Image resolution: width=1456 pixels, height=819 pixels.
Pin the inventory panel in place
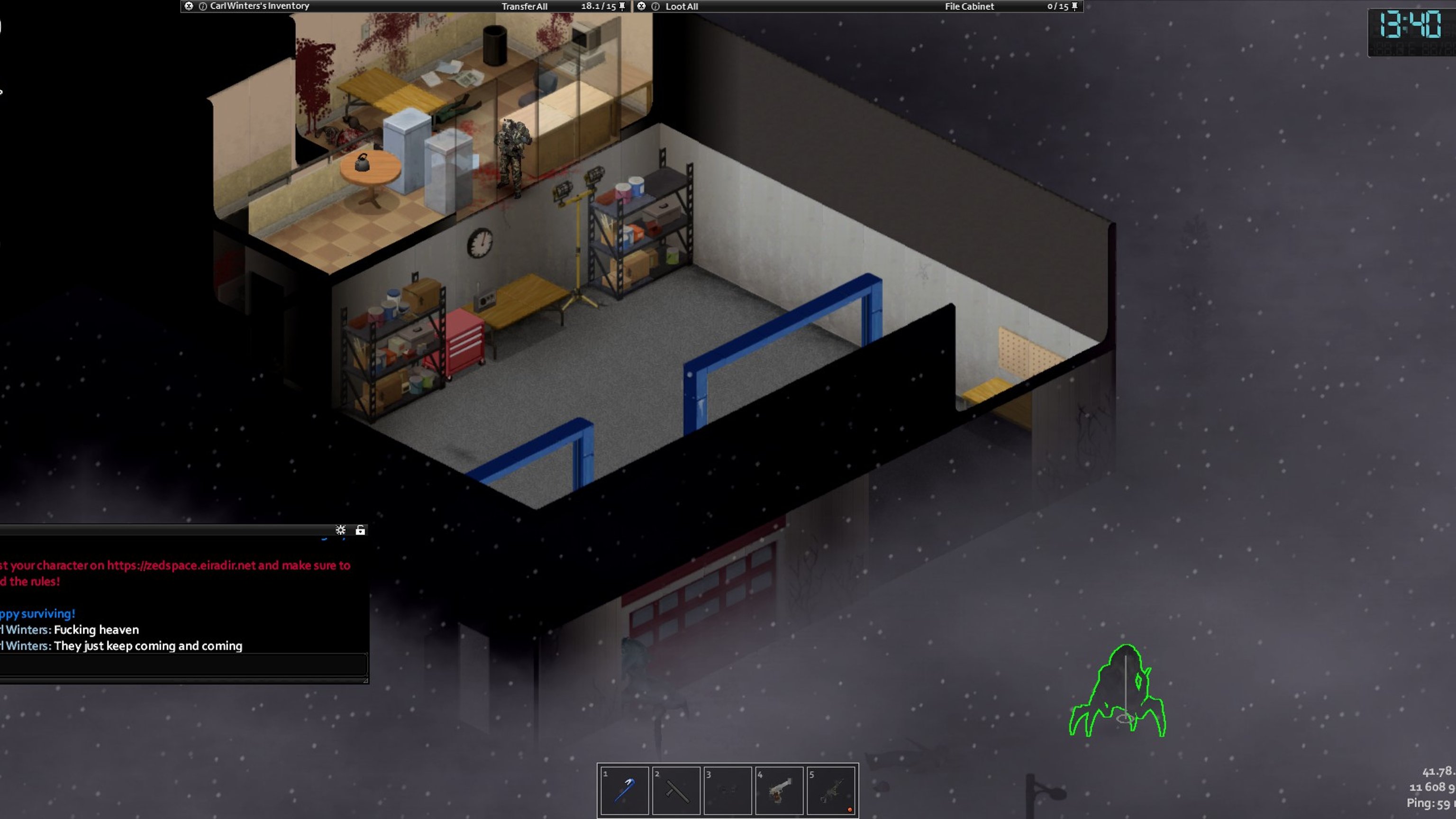[x=622, y=6]
